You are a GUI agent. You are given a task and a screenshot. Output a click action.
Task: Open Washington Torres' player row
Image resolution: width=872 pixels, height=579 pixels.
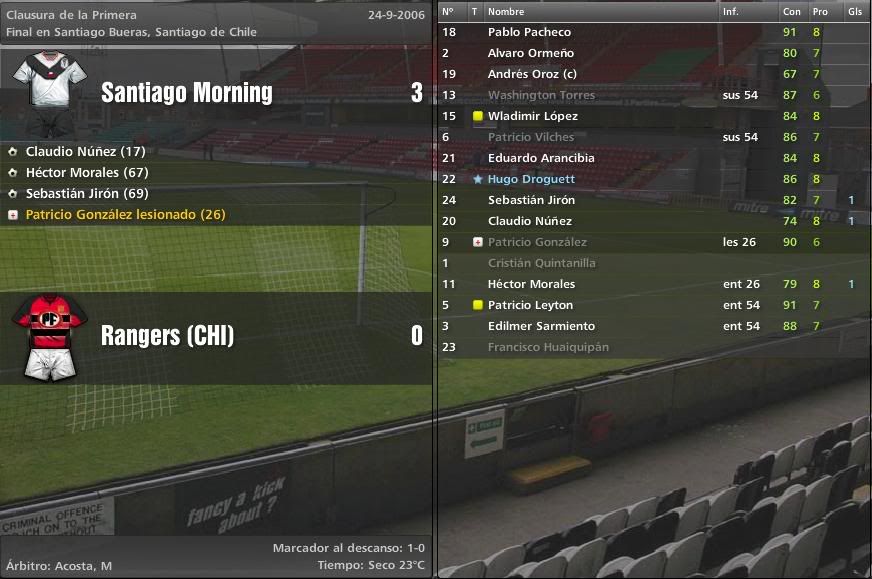pyautogui.click(x=541, y=95)
